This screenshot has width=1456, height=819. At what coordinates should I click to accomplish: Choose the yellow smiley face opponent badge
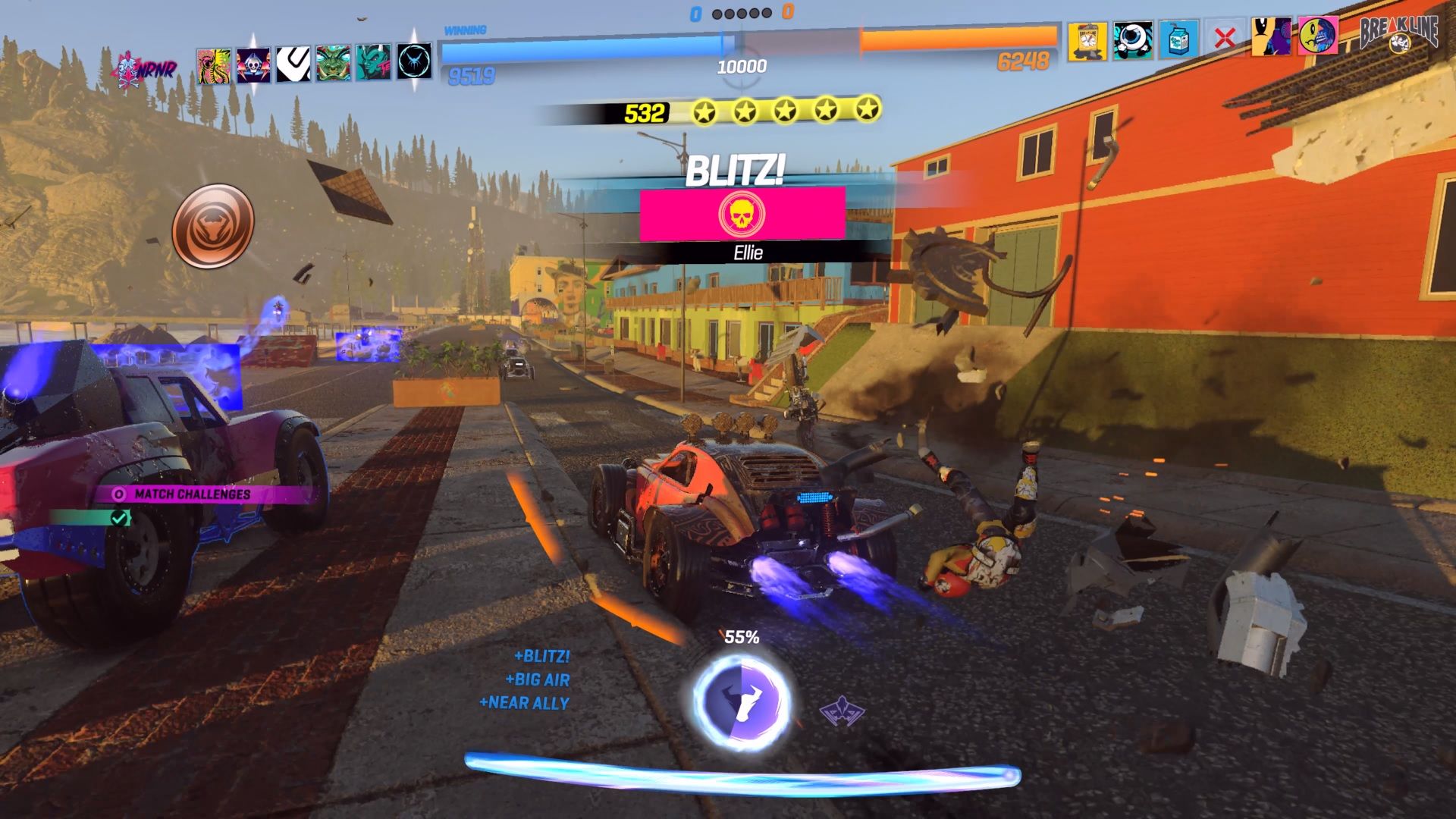[1318, 36]
